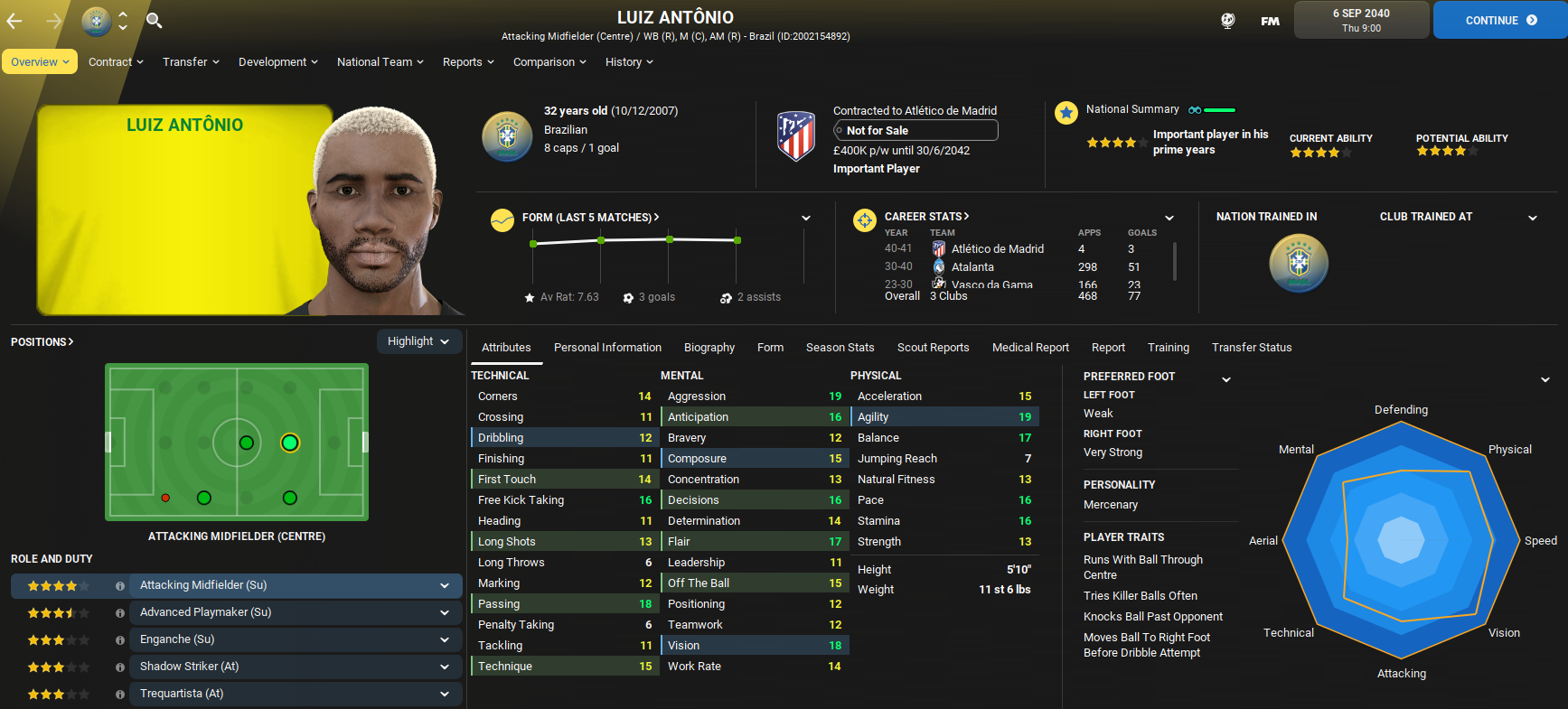Viewport: 1568px width, 709px height.
Task: Open the search magnifier tool
Action: 154,19
